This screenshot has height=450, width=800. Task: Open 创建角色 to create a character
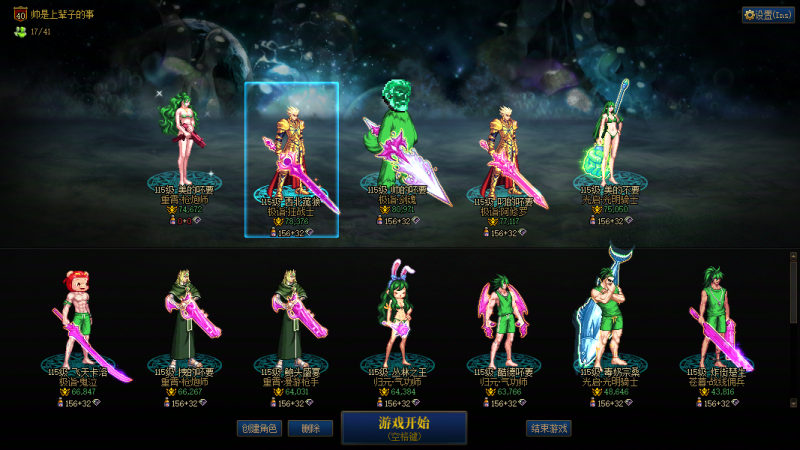coord(258,428)
